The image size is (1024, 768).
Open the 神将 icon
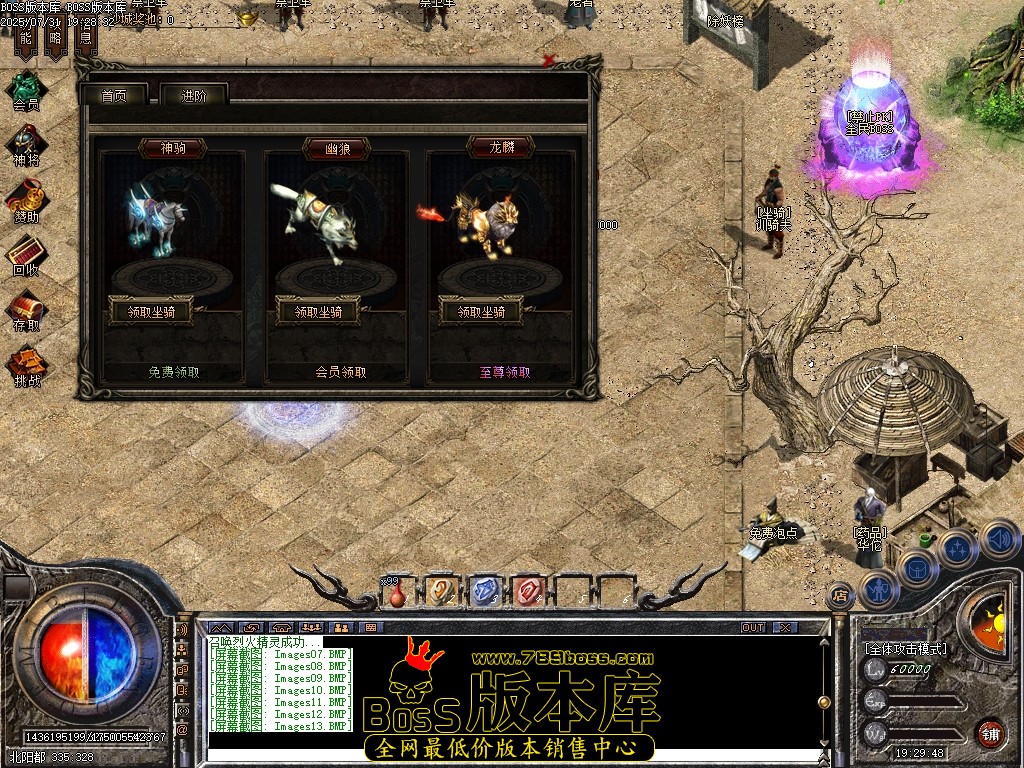tap(26, 144)
